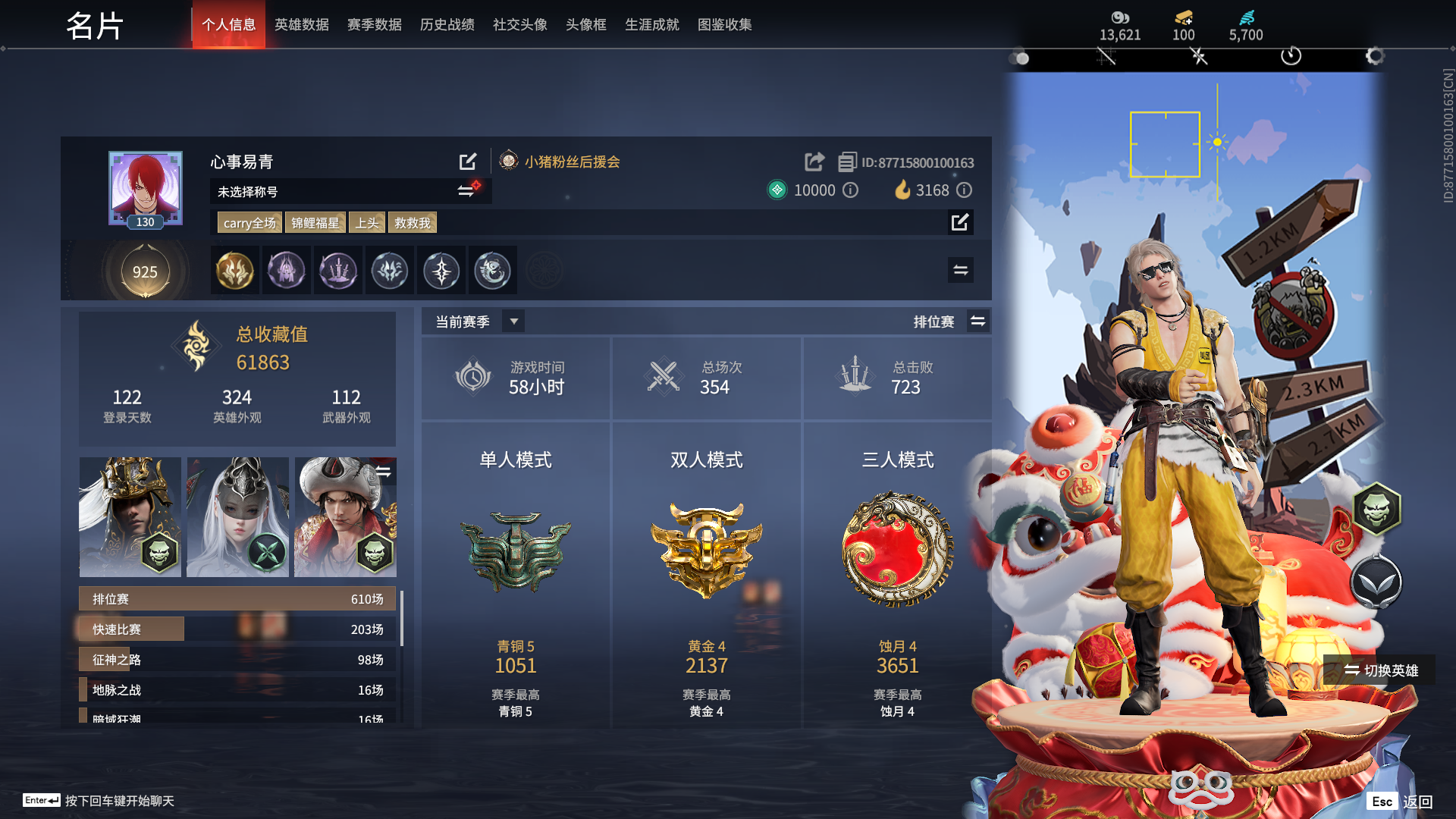Click the share icon beside the ID
Image resolution: width=1456 pixels, height=819 pixels.
[x=814, y=162]
